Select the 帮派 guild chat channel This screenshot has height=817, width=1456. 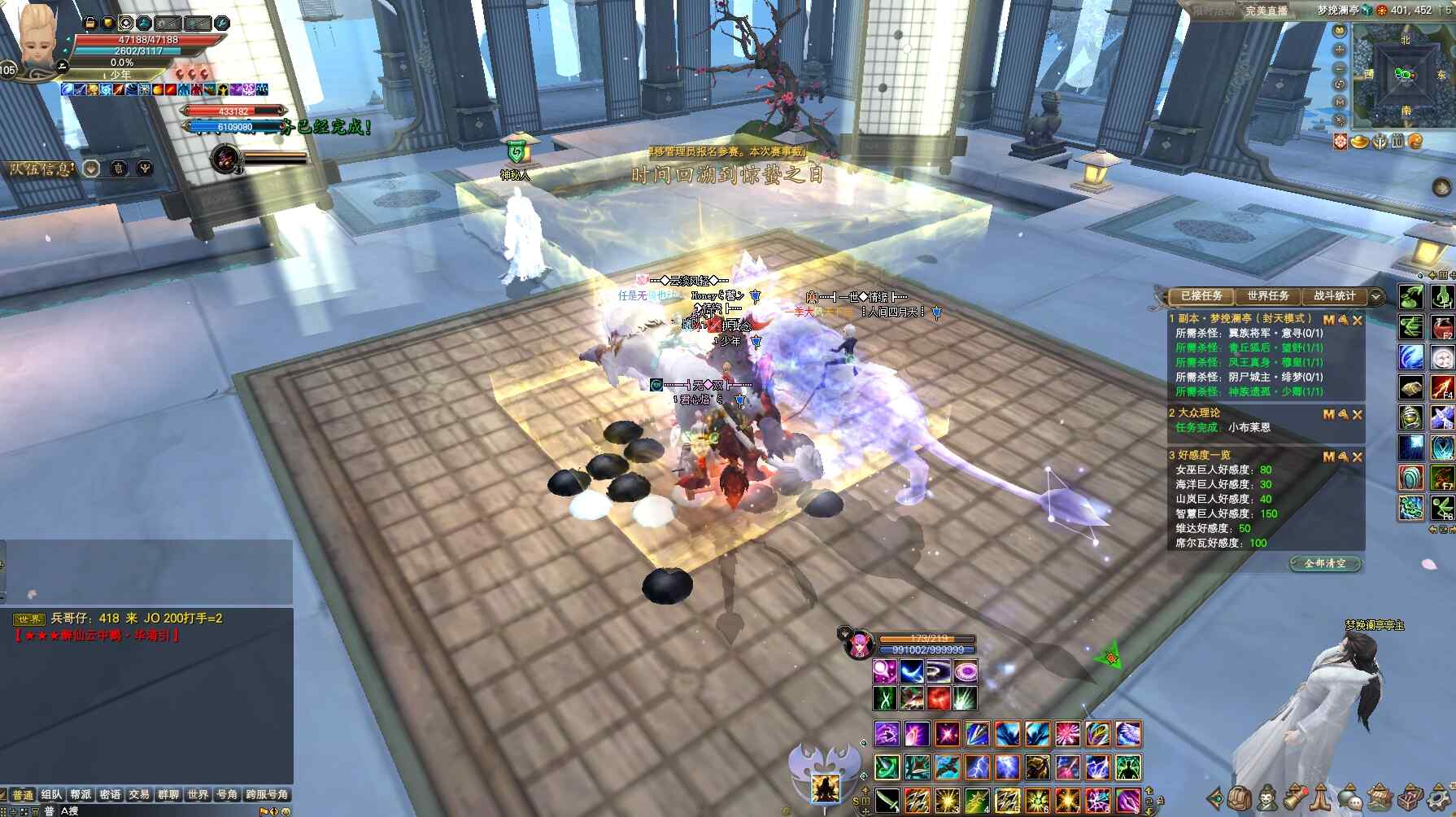pyautogui.click(x=81, y=794)
